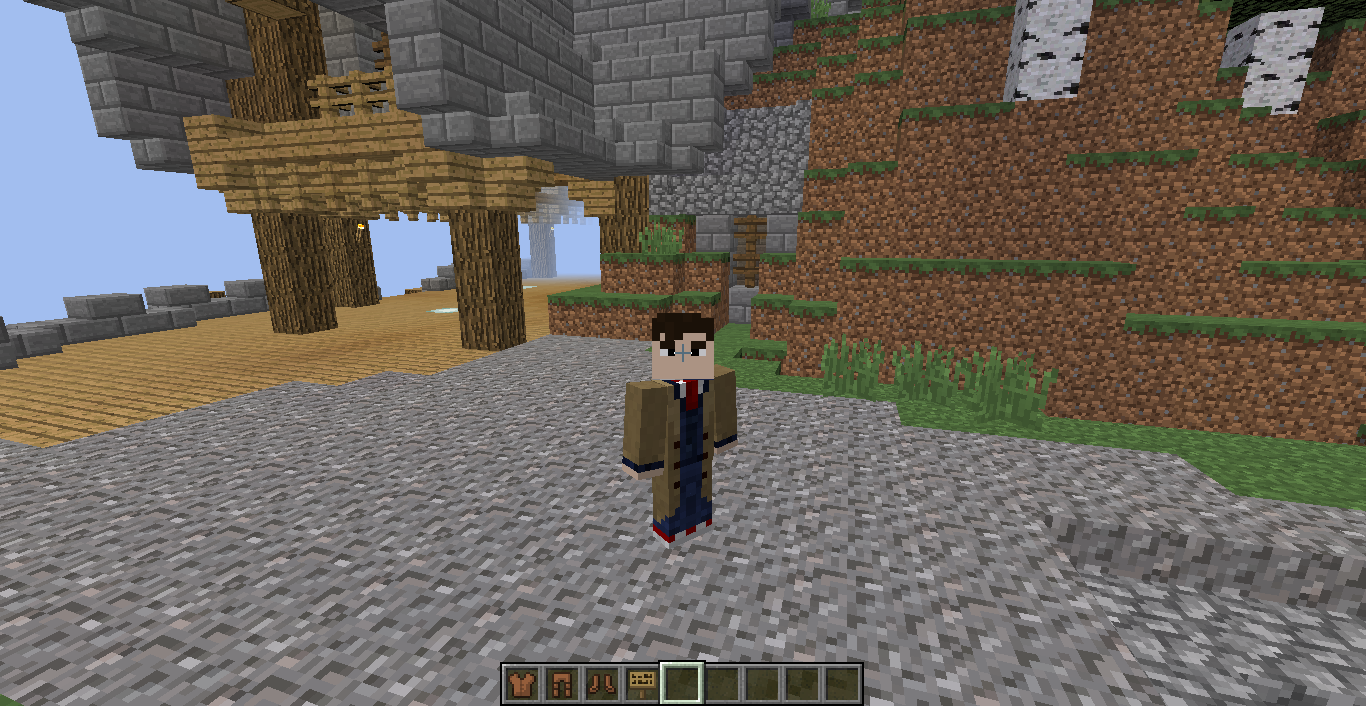Screen dimensions: 1366x706
Task: Select the leather tunic hotbar slot
Action: (x=521, y=684)
